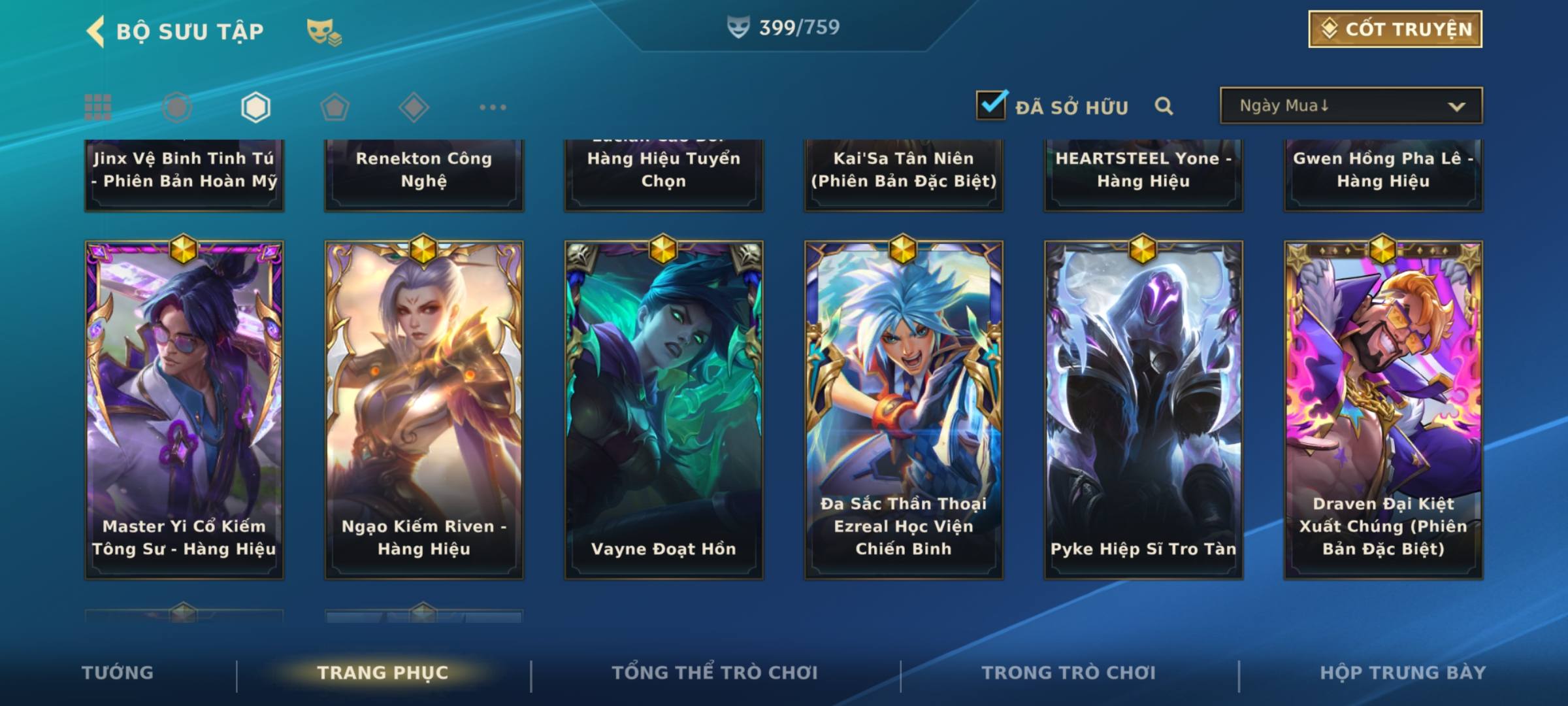Select Master Yi Cổ Kiếm Tông Sư skin
Viewport: 1568px width, 706px height.
pyautogui.click(x=184, y=409)
